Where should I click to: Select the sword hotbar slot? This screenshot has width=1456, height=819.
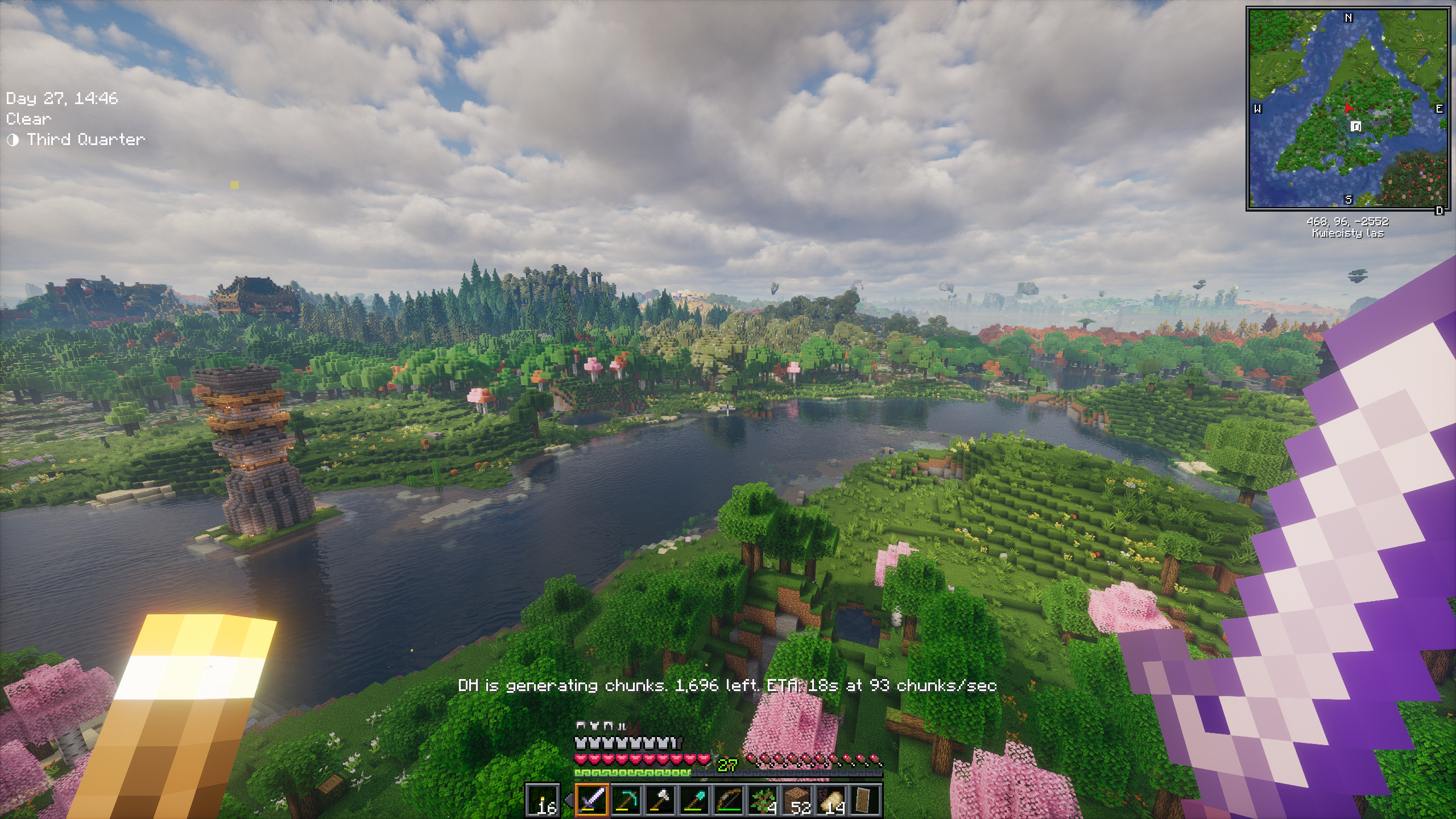592,800
